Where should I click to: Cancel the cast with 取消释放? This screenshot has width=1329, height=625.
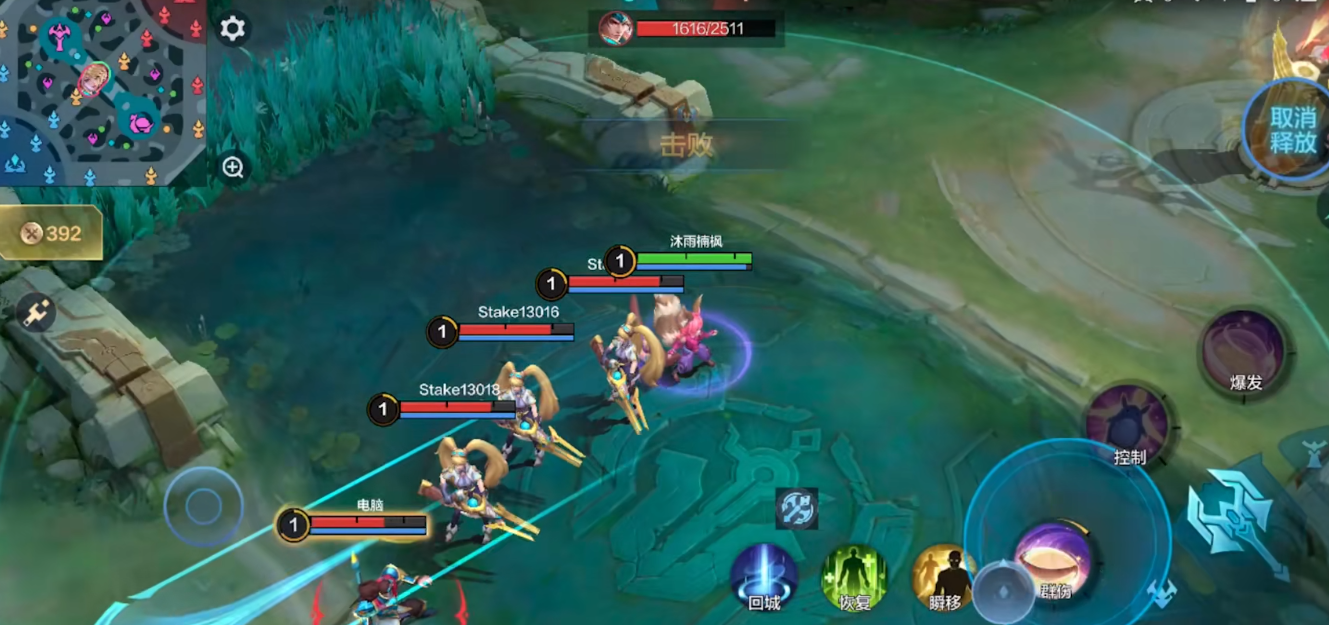1290,130
